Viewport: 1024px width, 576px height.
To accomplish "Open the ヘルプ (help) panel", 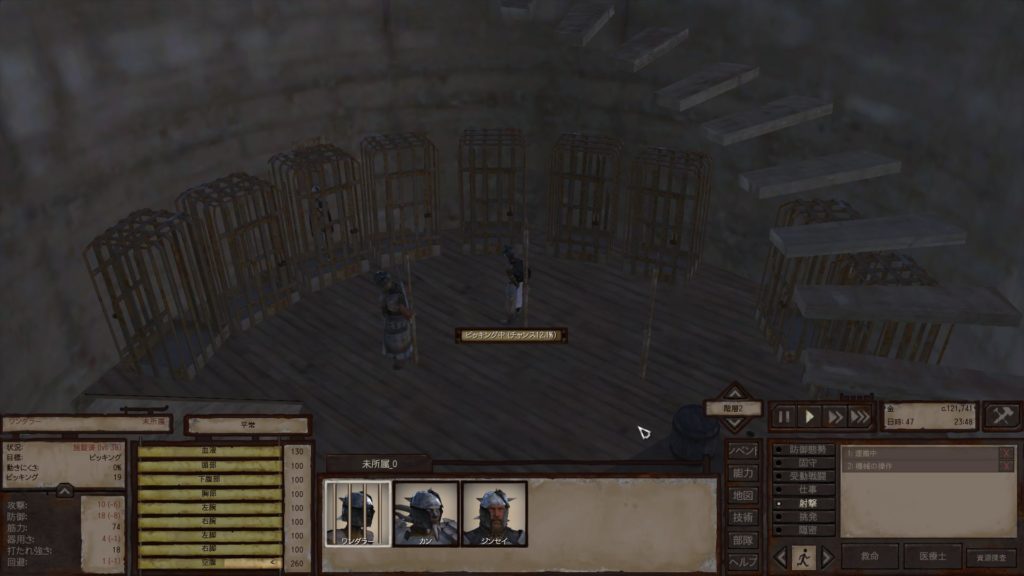I will point(741,561).
